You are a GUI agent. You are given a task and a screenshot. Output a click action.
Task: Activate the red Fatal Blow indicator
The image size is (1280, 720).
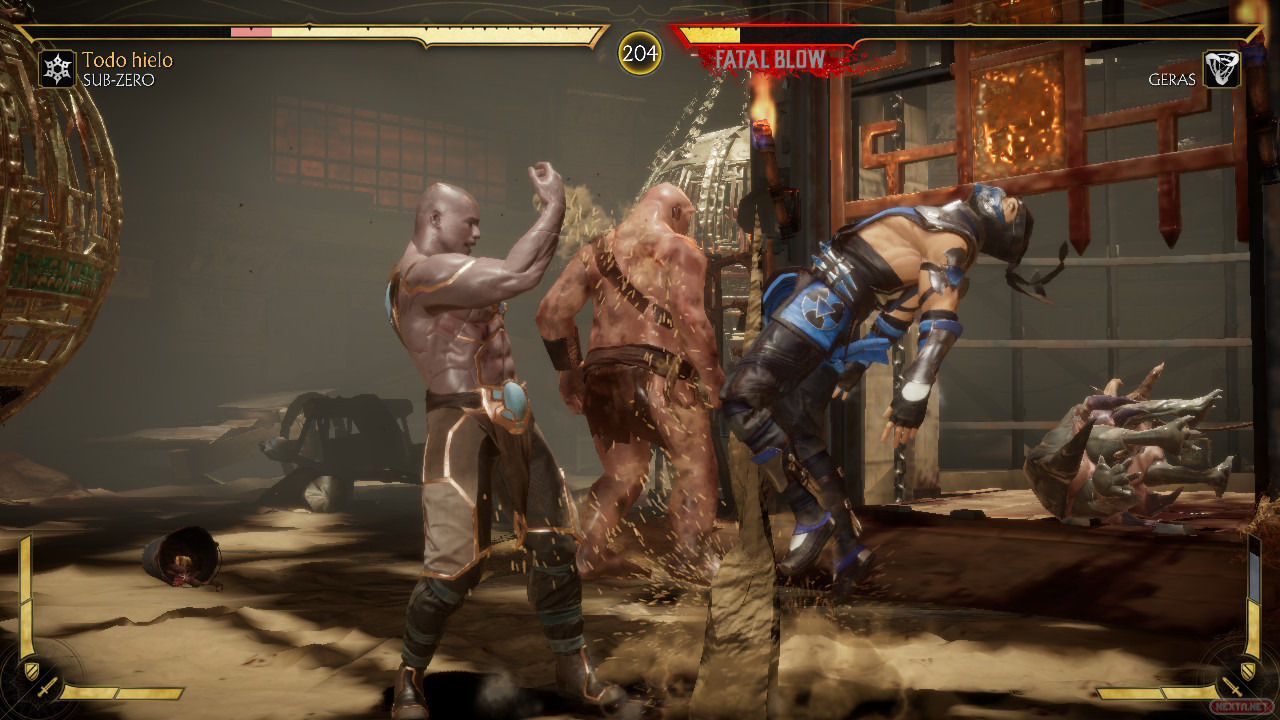click(770, 59)
